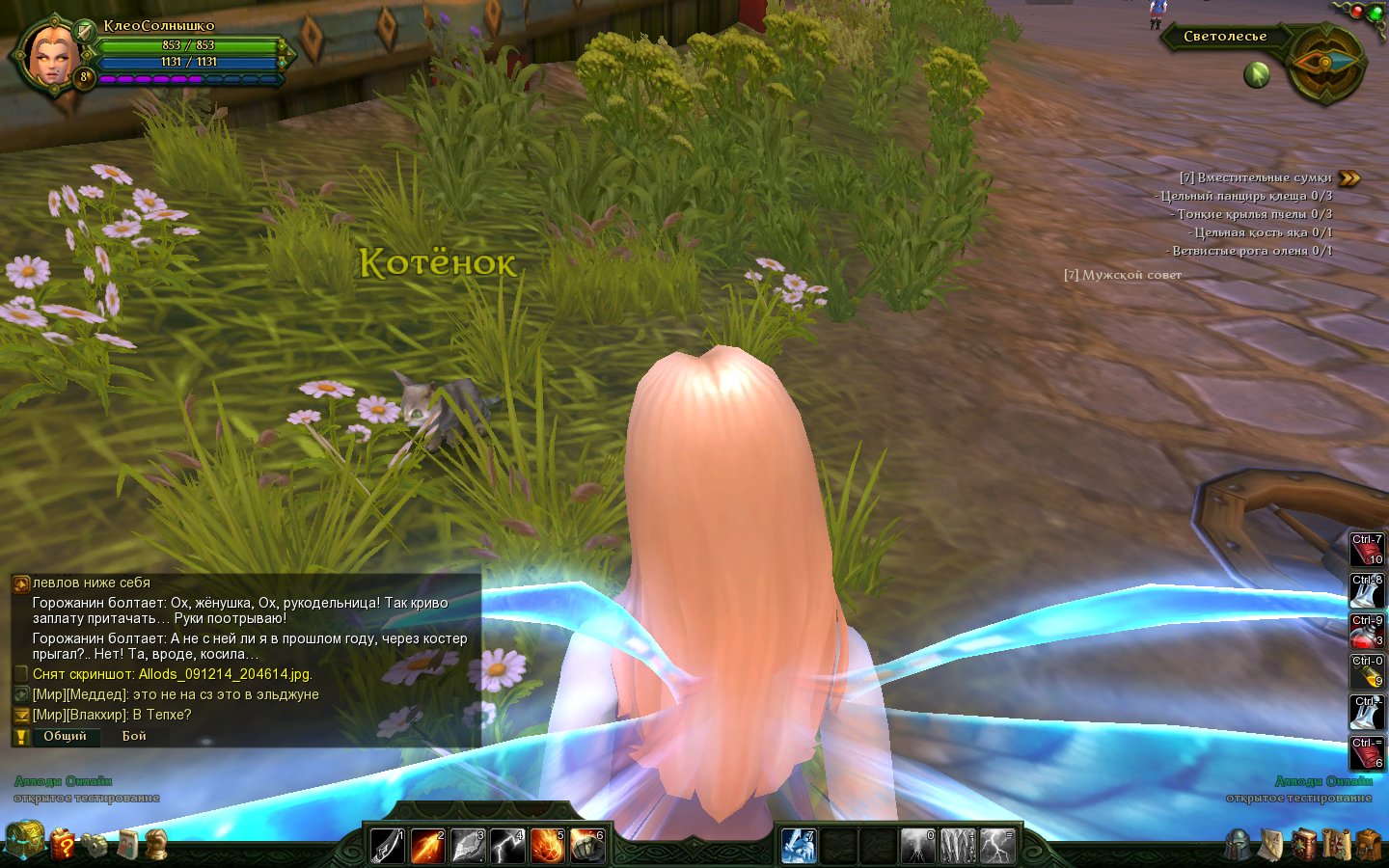
Task: Use the Ctrl-9 red potion slot
Action: point(1366,632)
